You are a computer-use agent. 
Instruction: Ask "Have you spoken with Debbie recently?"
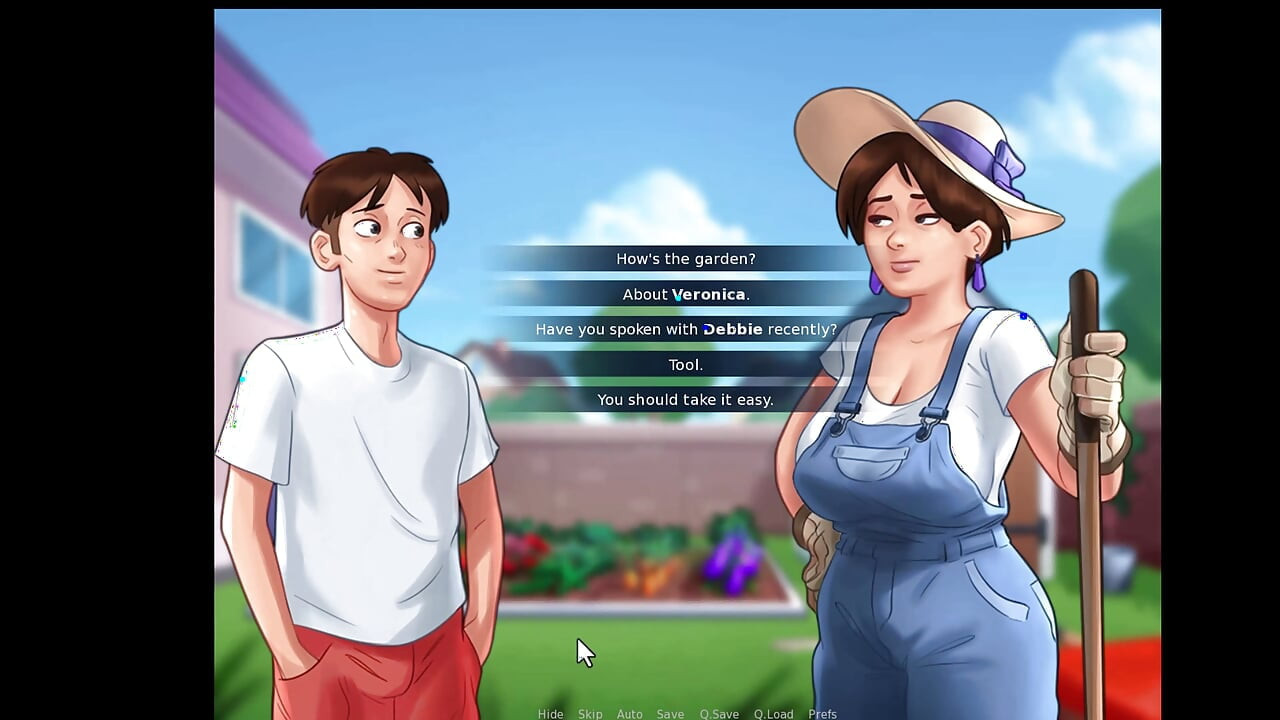point(686,328)
